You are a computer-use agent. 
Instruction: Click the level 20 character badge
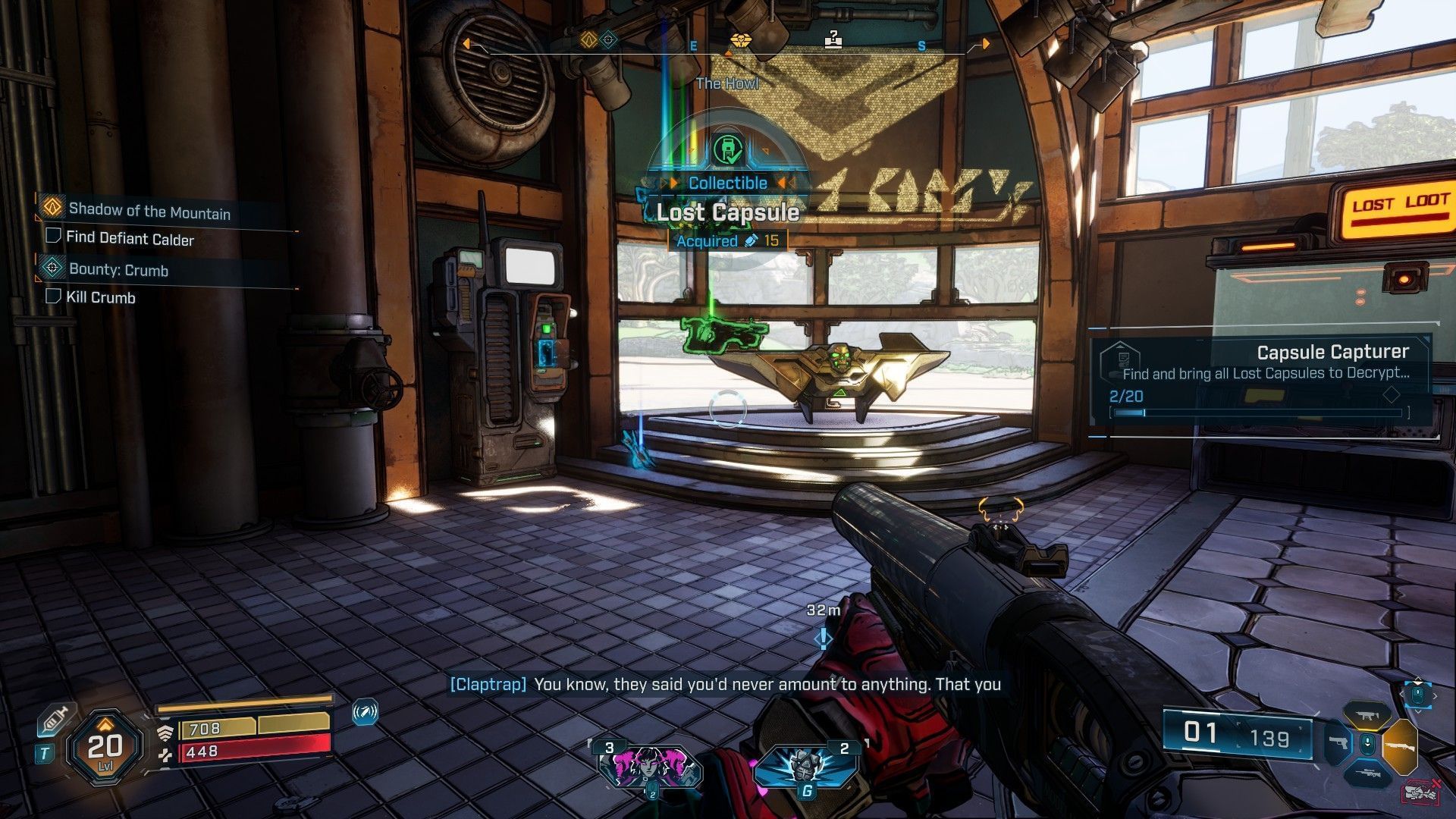click(105, 748)
